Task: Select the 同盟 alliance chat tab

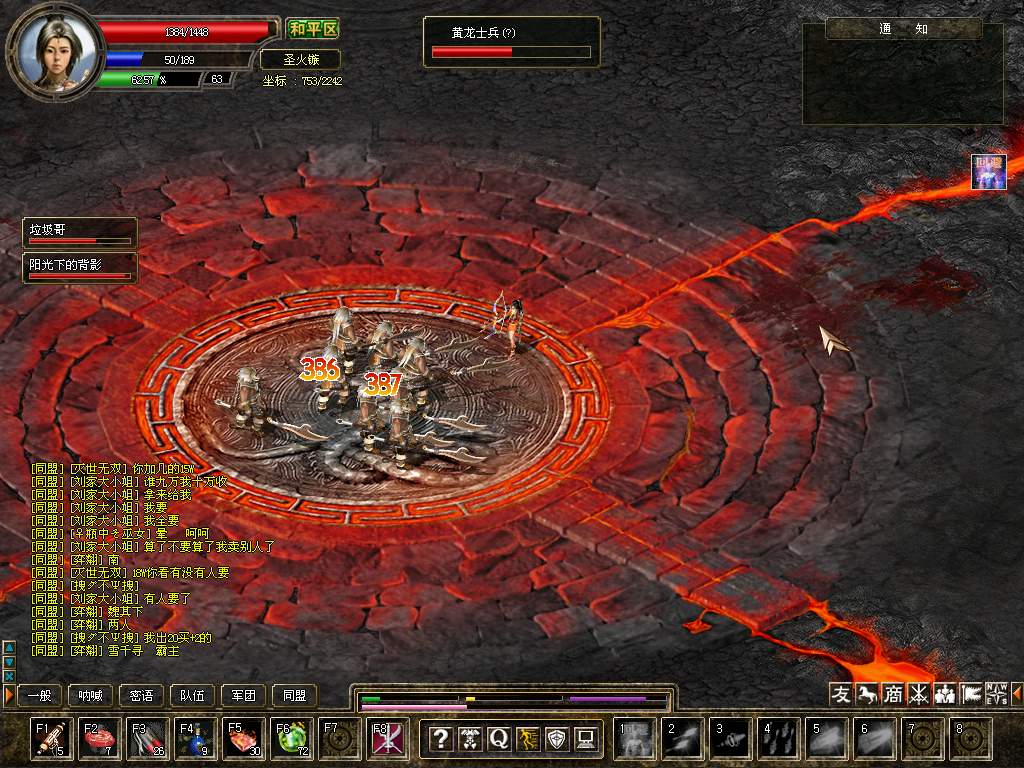Action: coord(294,695)
